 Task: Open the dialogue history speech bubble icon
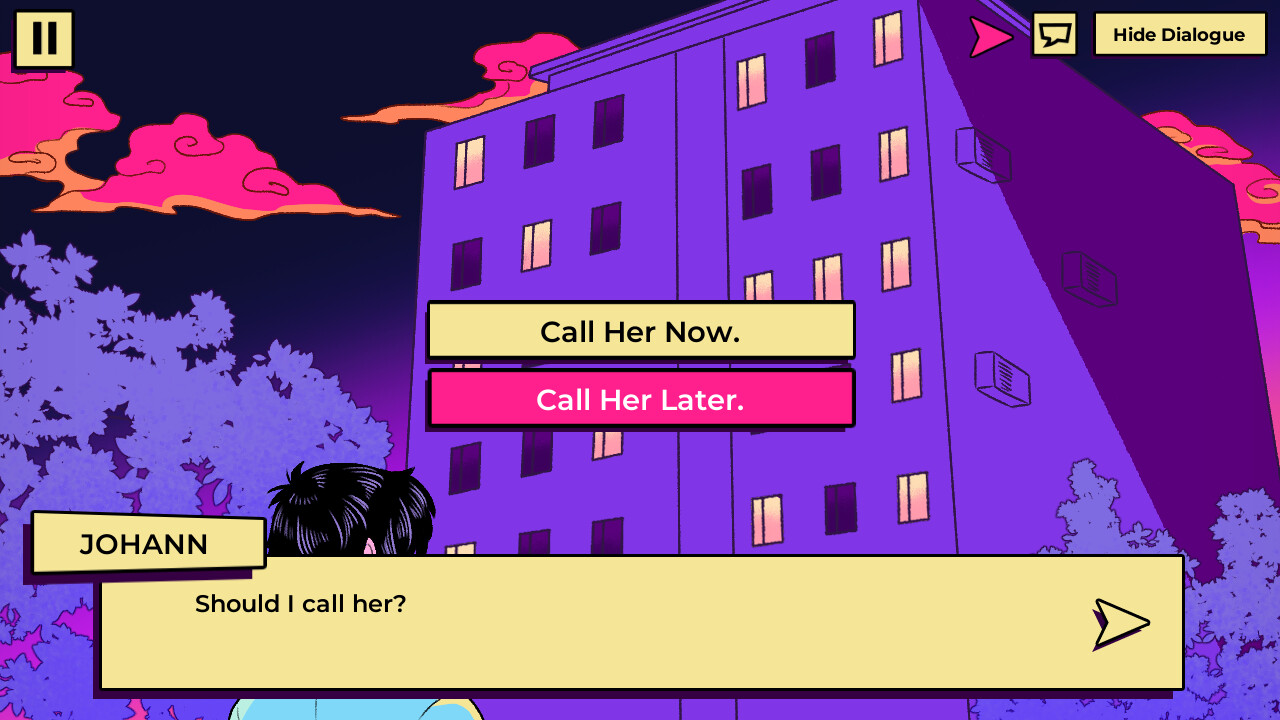tap(1053, 35)
